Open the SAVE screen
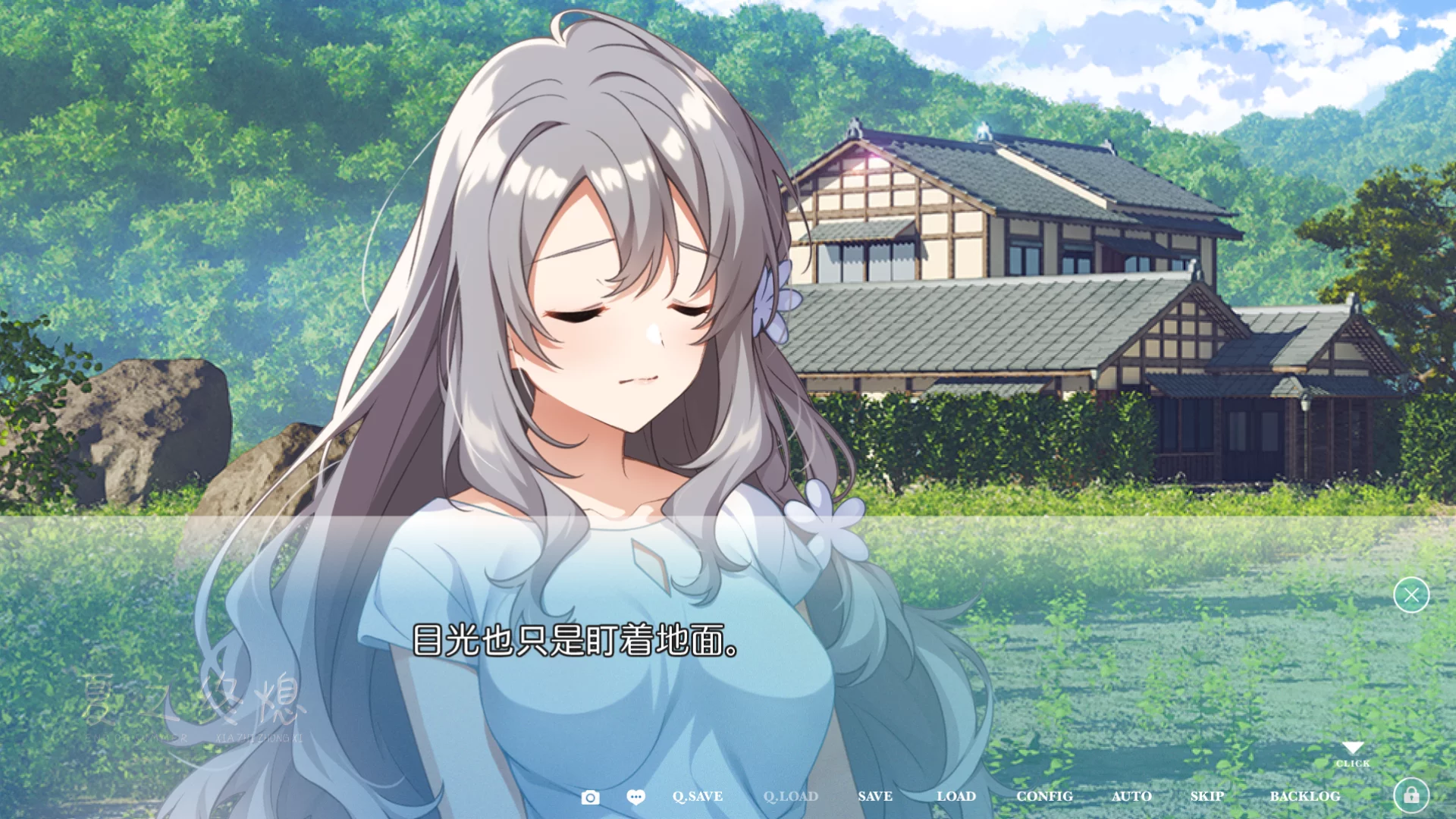This screenshot has width=1456, height=819. point(874,796)
